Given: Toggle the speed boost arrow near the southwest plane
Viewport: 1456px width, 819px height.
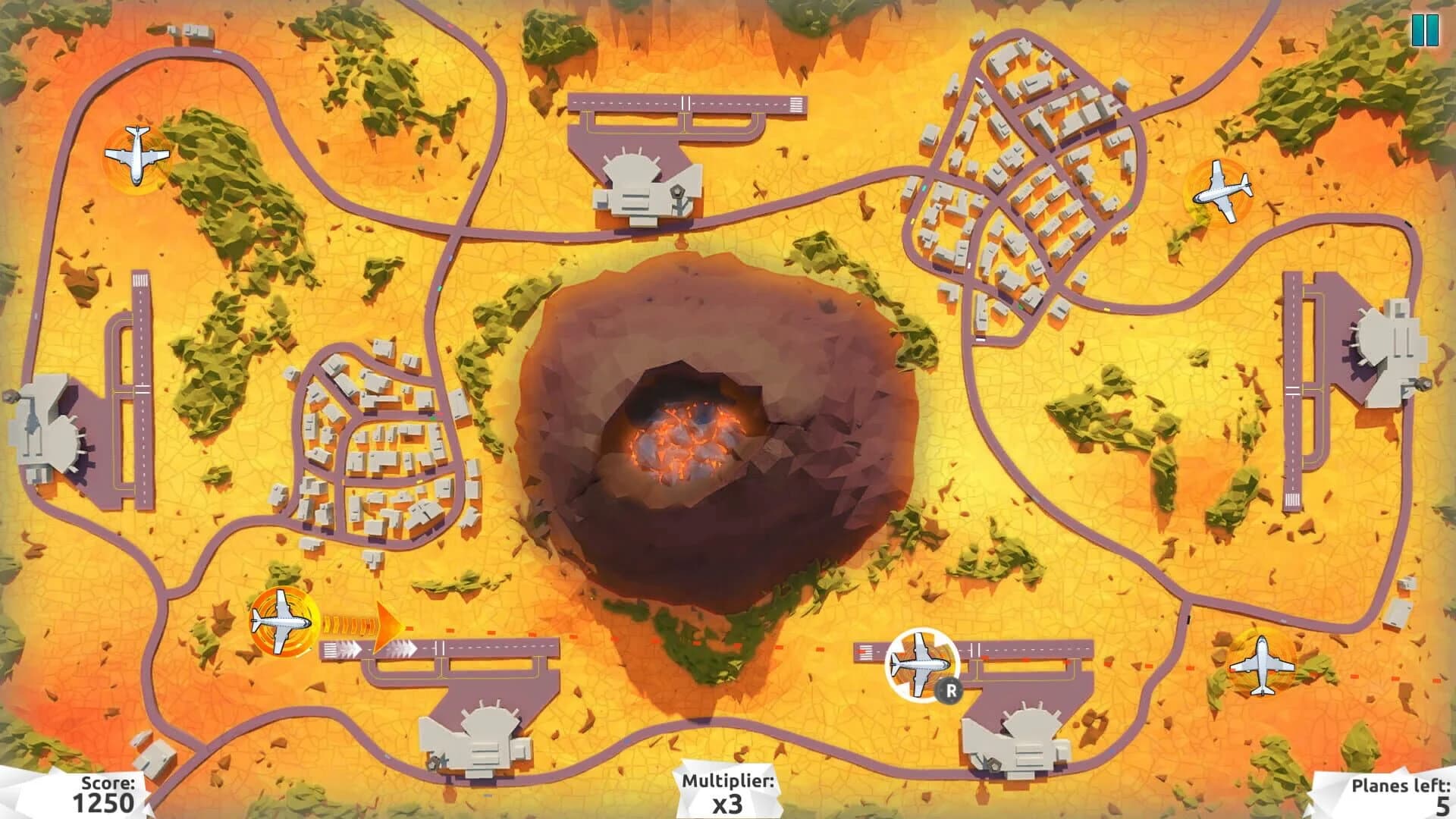Looking at the screenshot, I should tap(385, 628).
